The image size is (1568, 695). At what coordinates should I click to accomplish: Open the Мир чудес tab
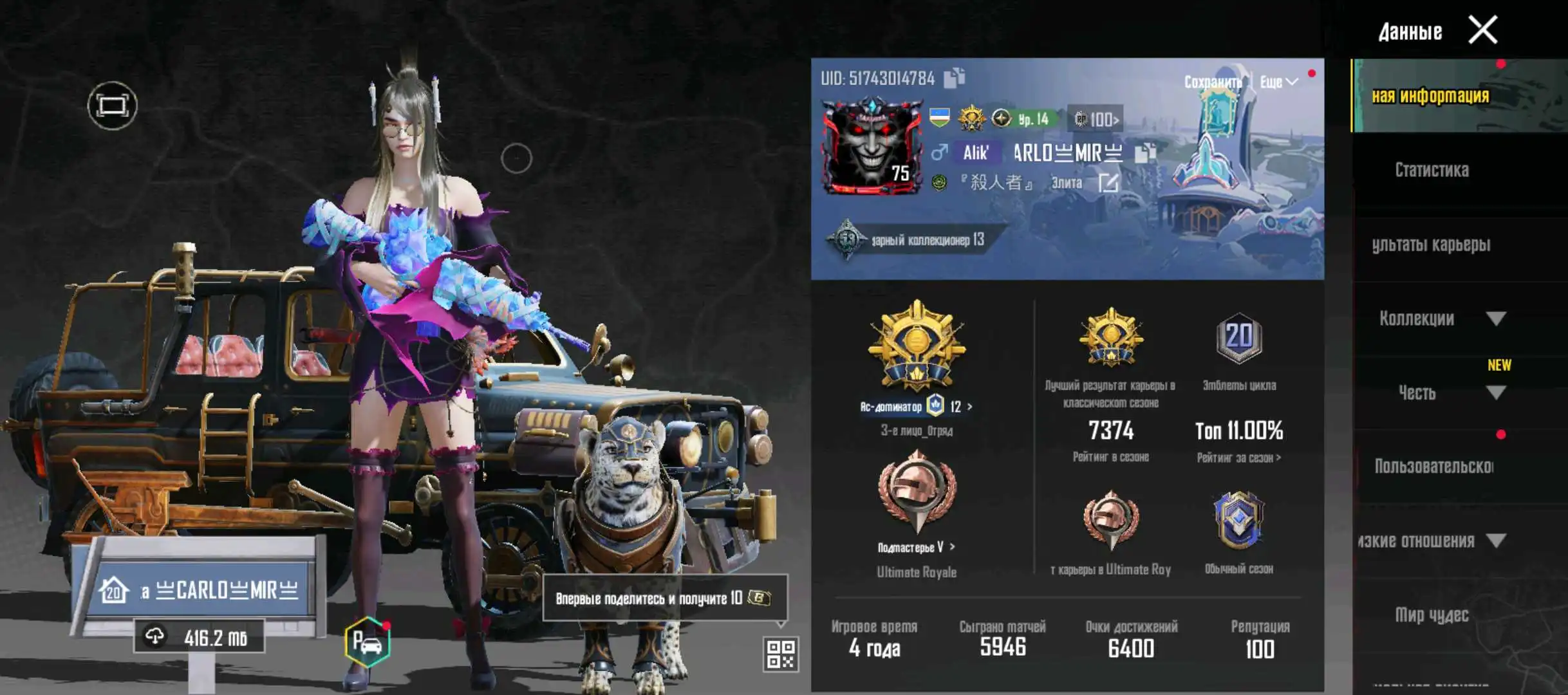[x=1432, y=615]
